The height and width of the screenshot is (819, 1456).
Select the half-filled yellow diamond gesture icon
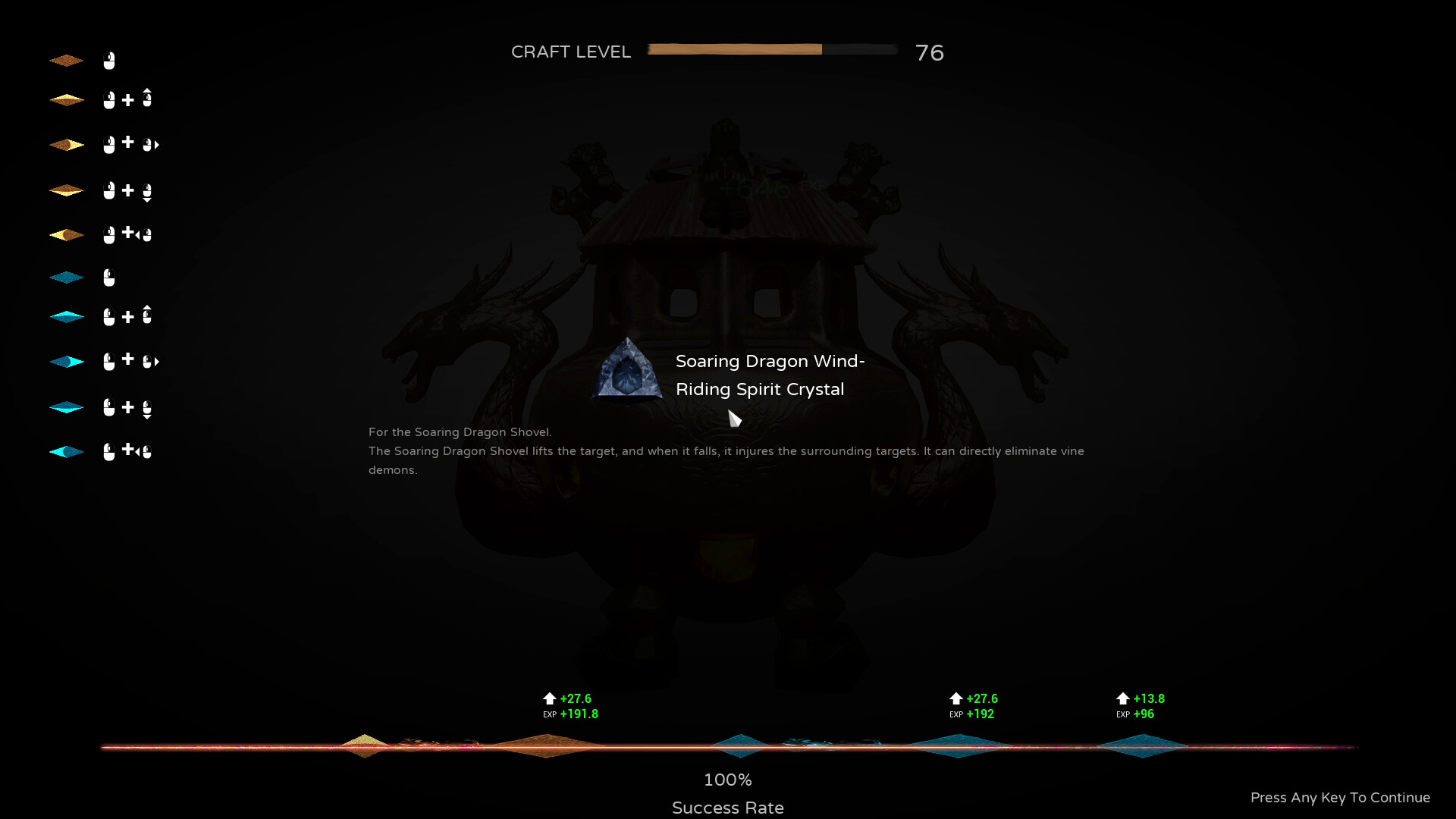pos(67,234)
